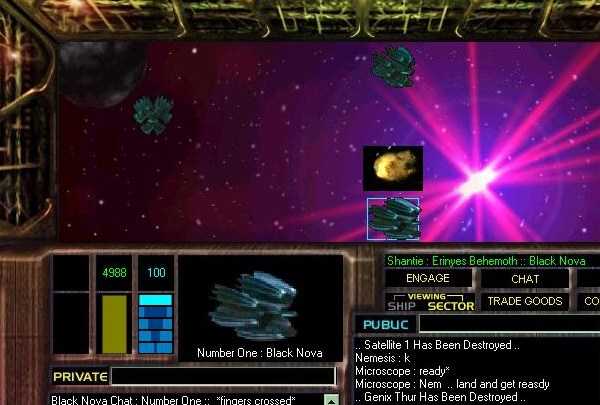Open the TRADE GOODS panel
Image resolution: width=600 pixels, height=405 pixels.
point(525,301)
